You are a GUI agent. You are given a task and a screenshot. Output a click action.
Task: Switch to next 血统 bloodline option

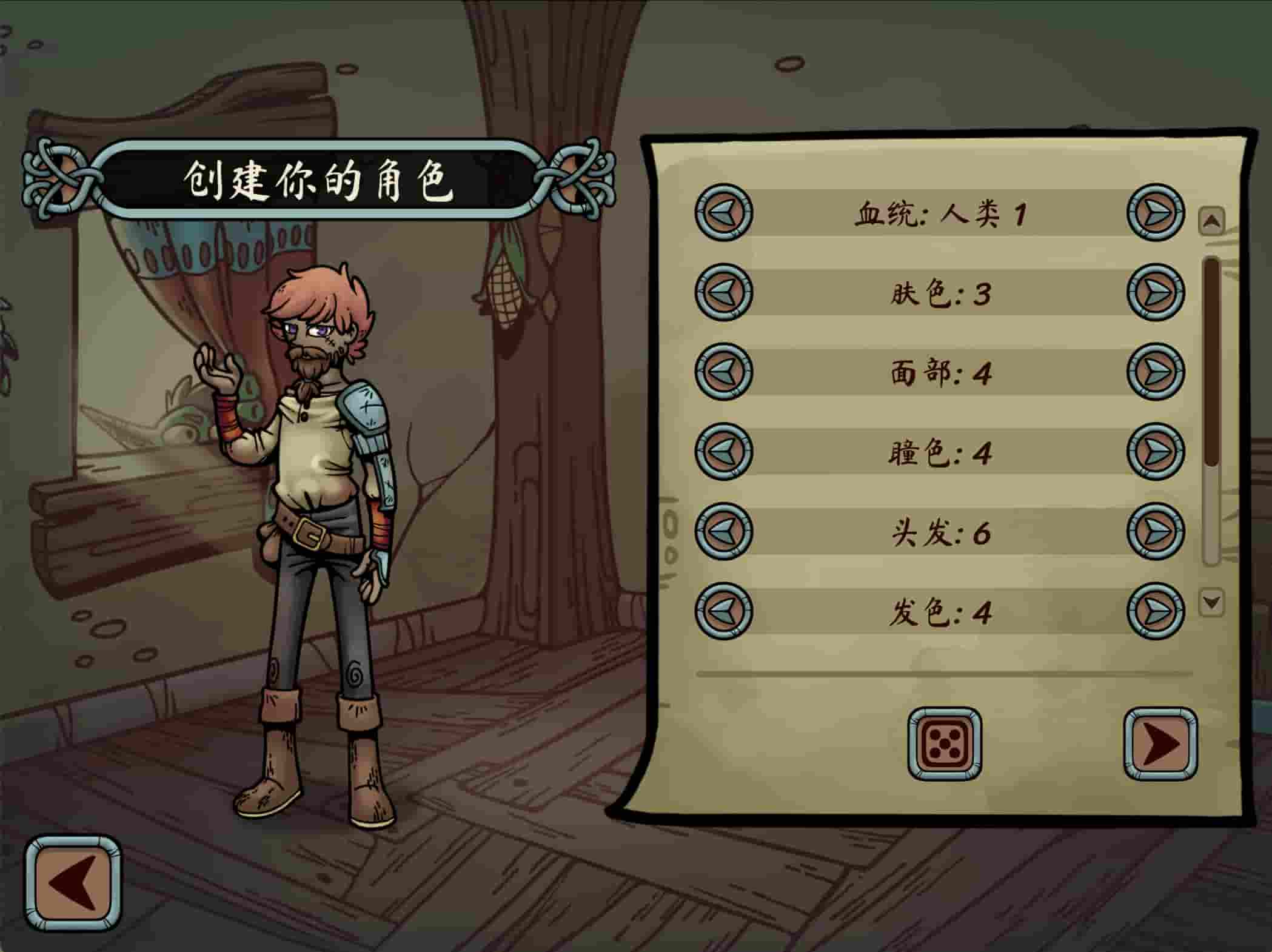click(x=1156, y=212)
